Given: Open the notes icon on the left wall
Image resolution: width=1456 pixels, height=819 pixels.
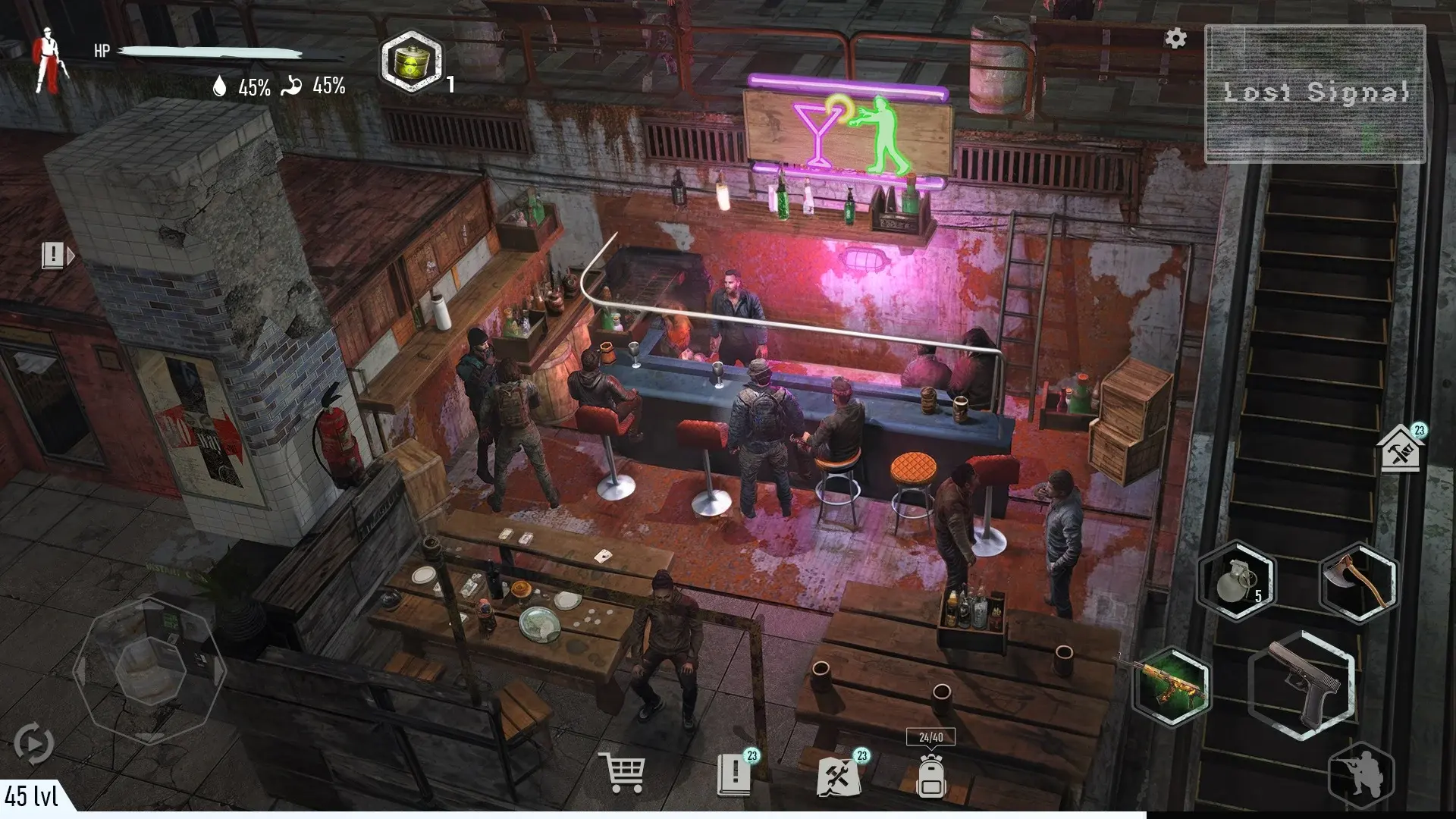Looking at the screenshot, I should (x=52, y=256).
